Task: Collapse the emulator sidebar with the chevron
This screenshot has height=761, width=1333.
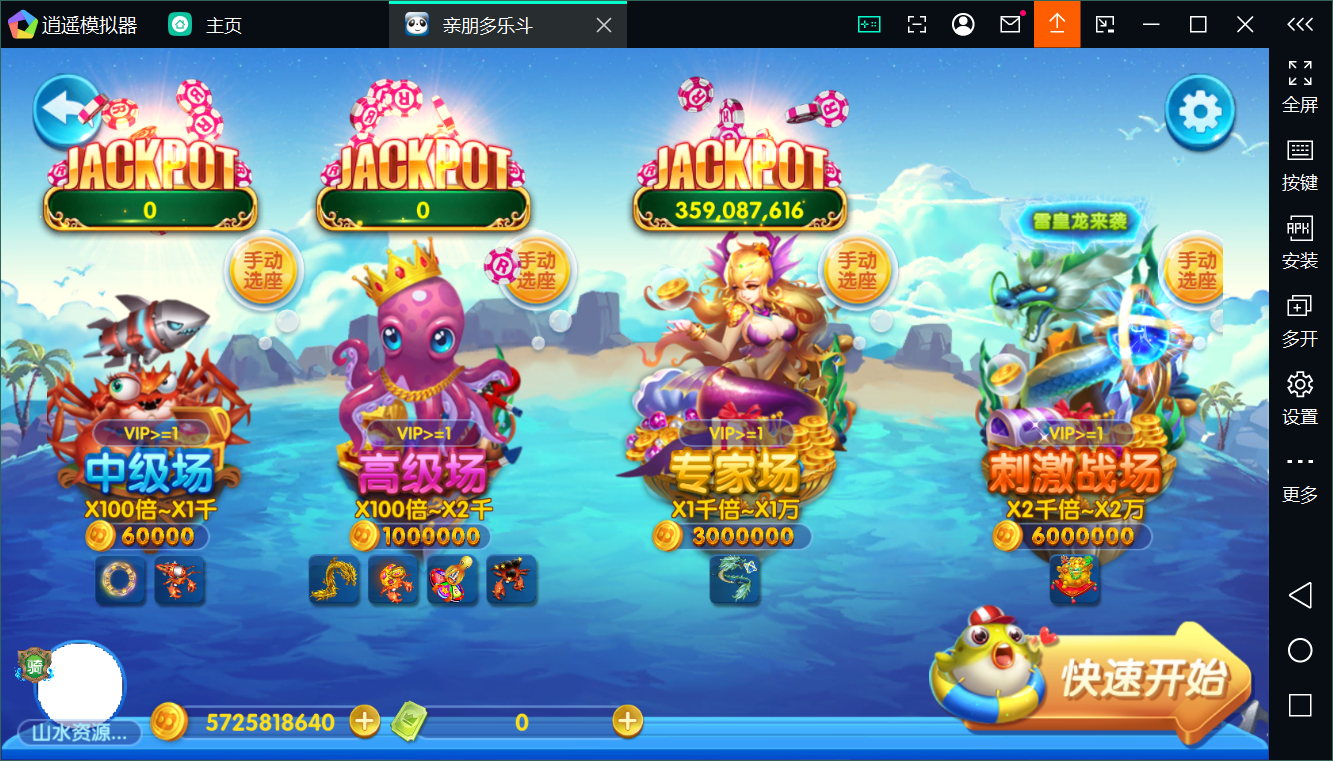Action: 1299,24
